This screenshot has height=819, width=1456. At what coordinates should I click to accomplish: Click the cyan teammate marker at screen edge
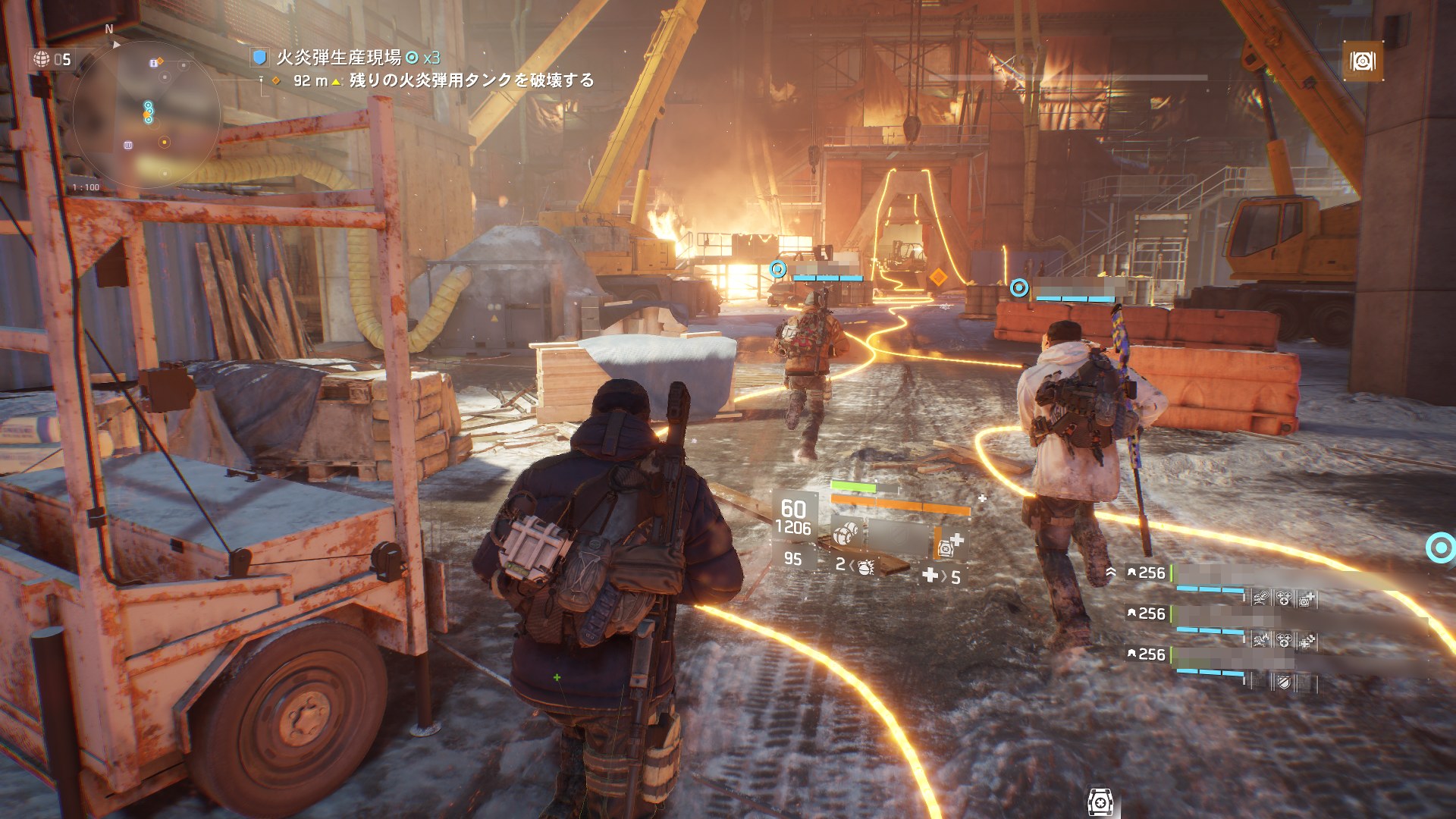click(1440, 548)
